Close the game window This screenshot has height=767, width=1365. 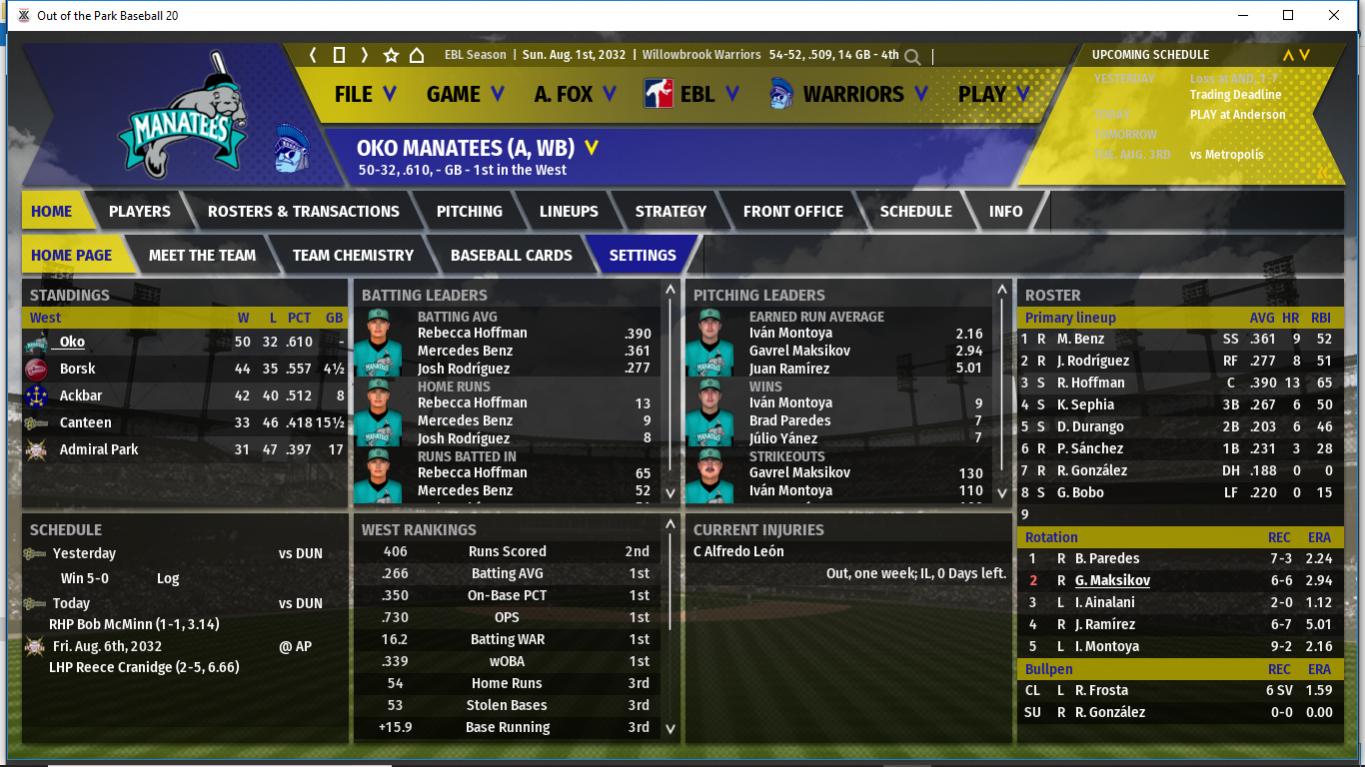pyautogui.click(x=1334, y=15)
